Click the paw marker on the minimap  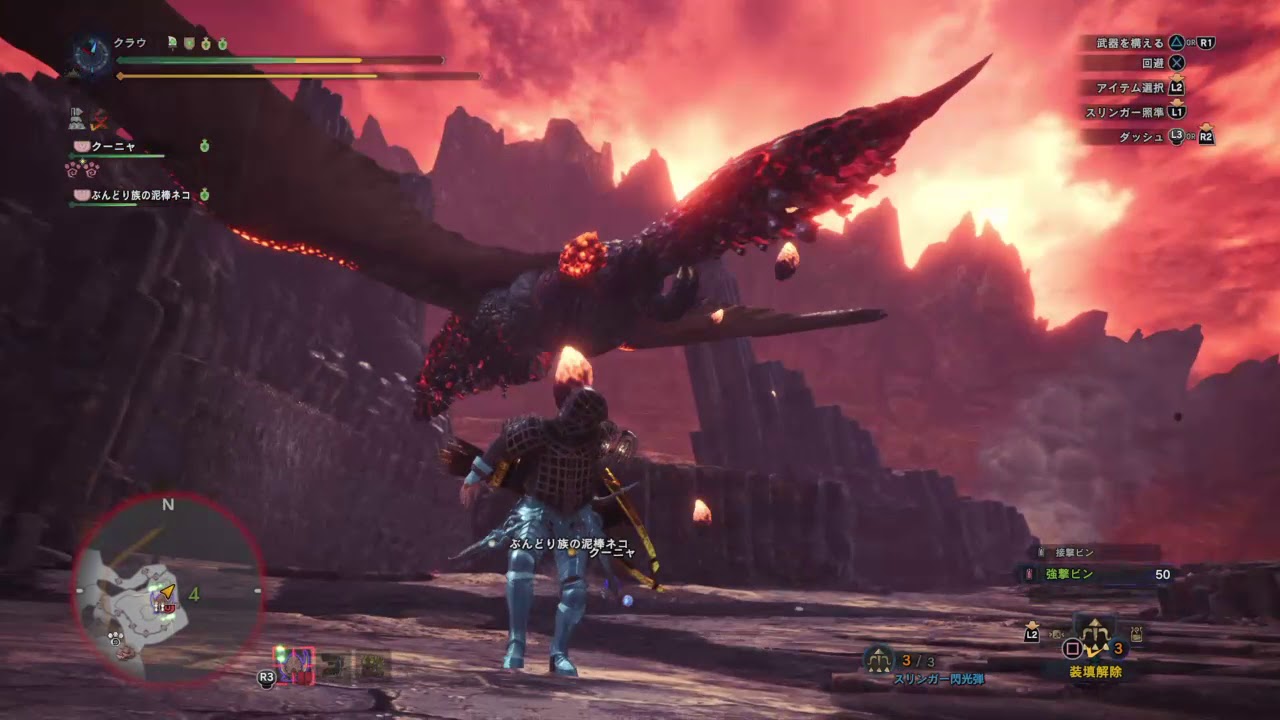pyautogui.click(x=116, y=634)
